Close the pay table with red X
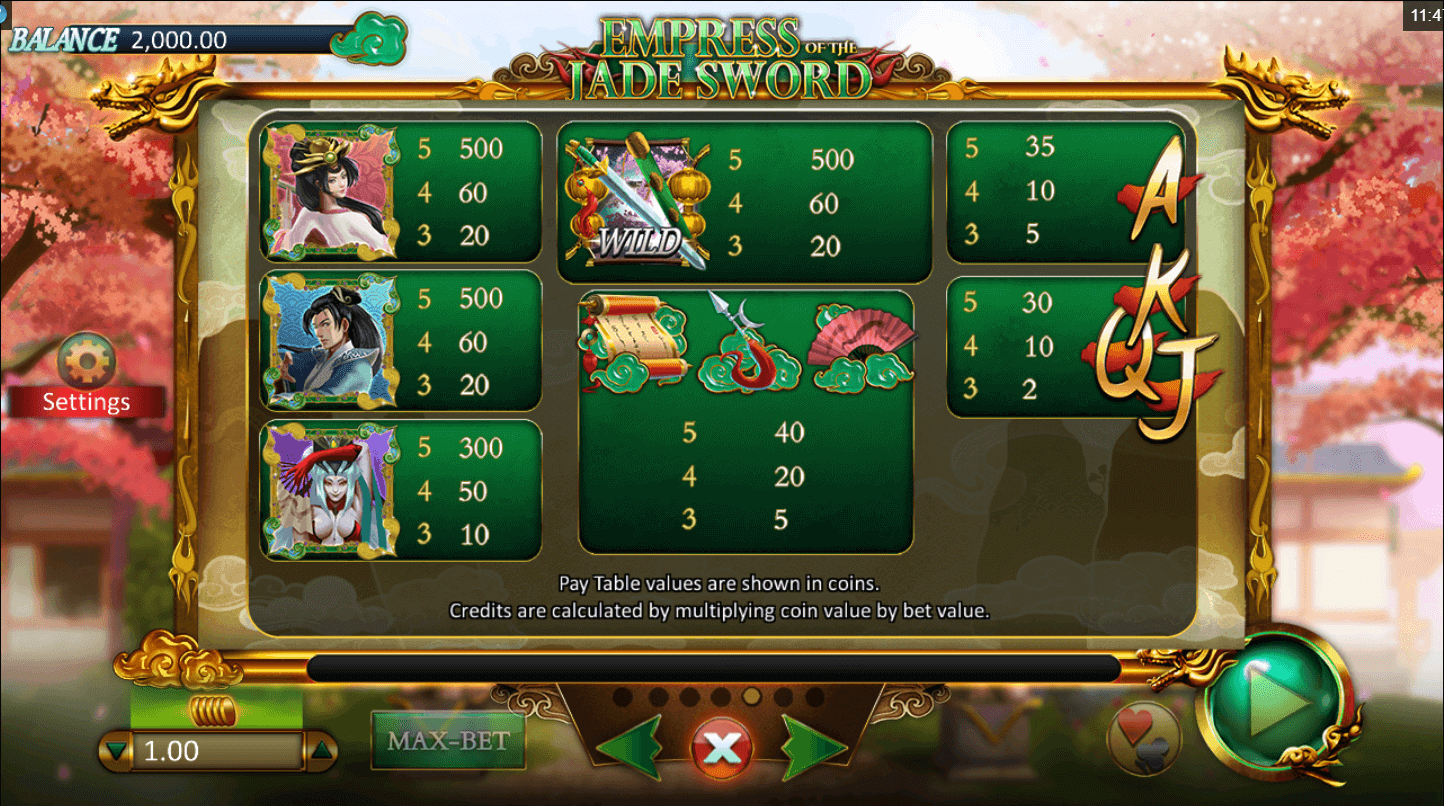1444x806 pixels. pos(721,747)
